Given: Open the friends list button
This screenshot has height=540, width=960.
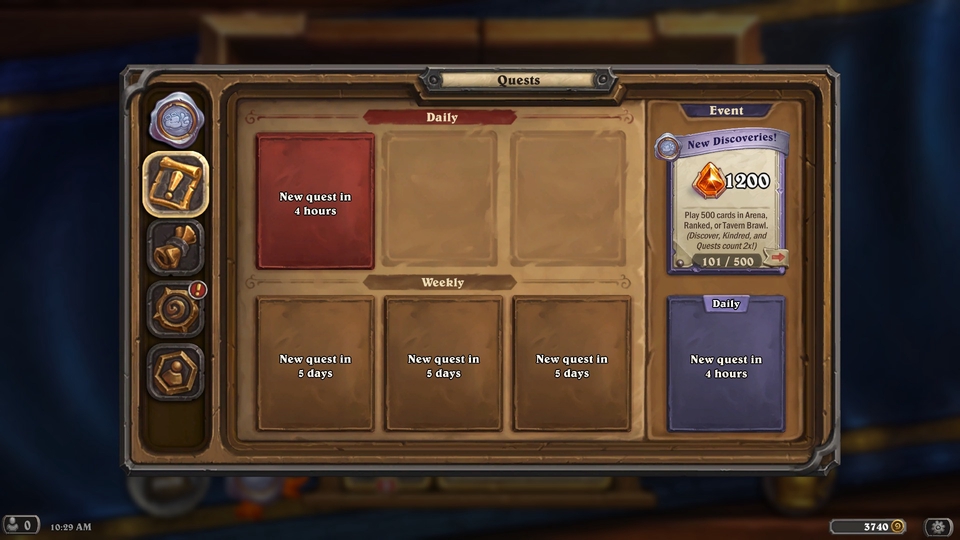Looking at the screenshot, I should click(x=21, y=525).
